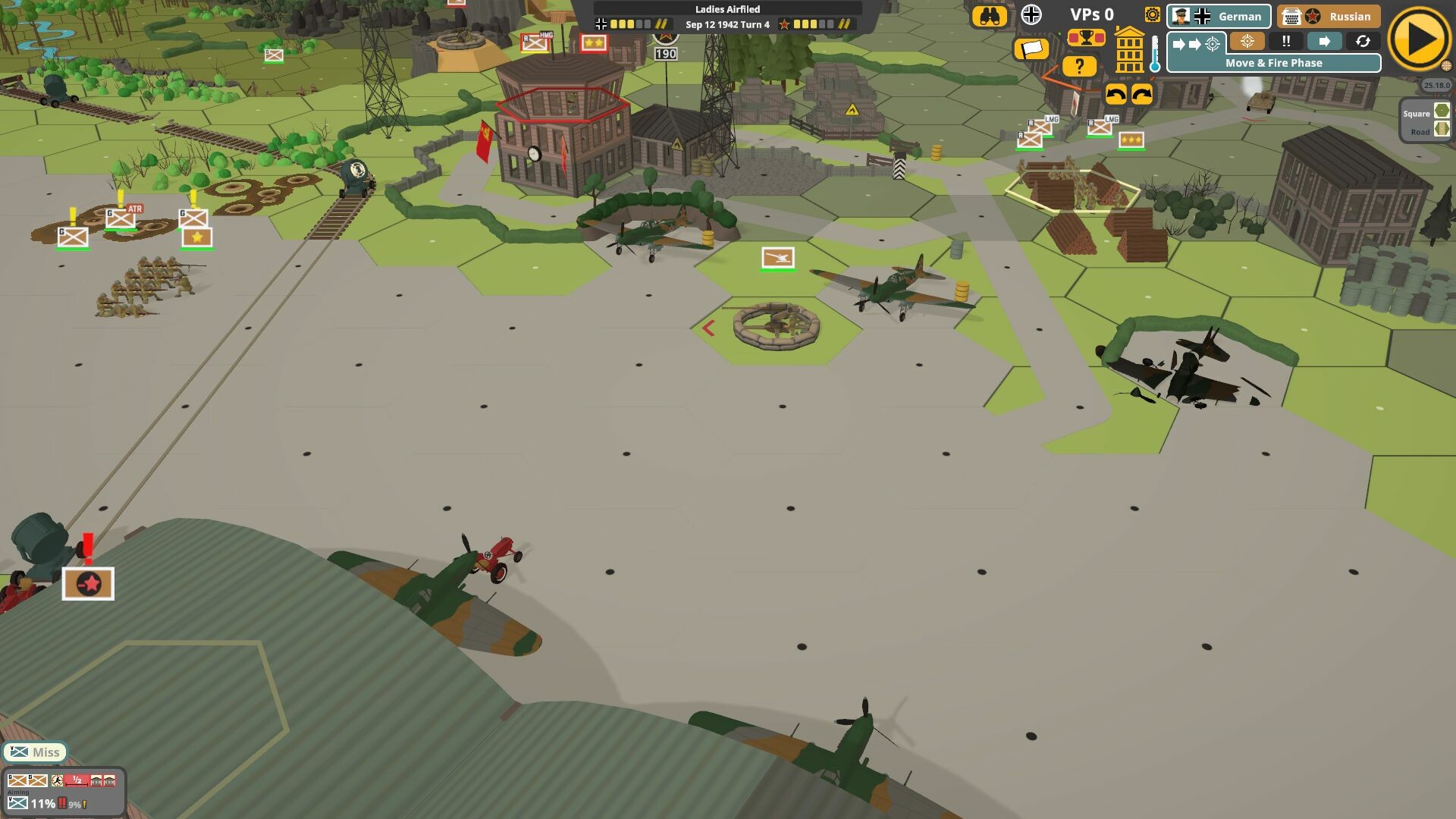
Task: Open the trophy objectives icon
Action: [x=1086, y=37]
